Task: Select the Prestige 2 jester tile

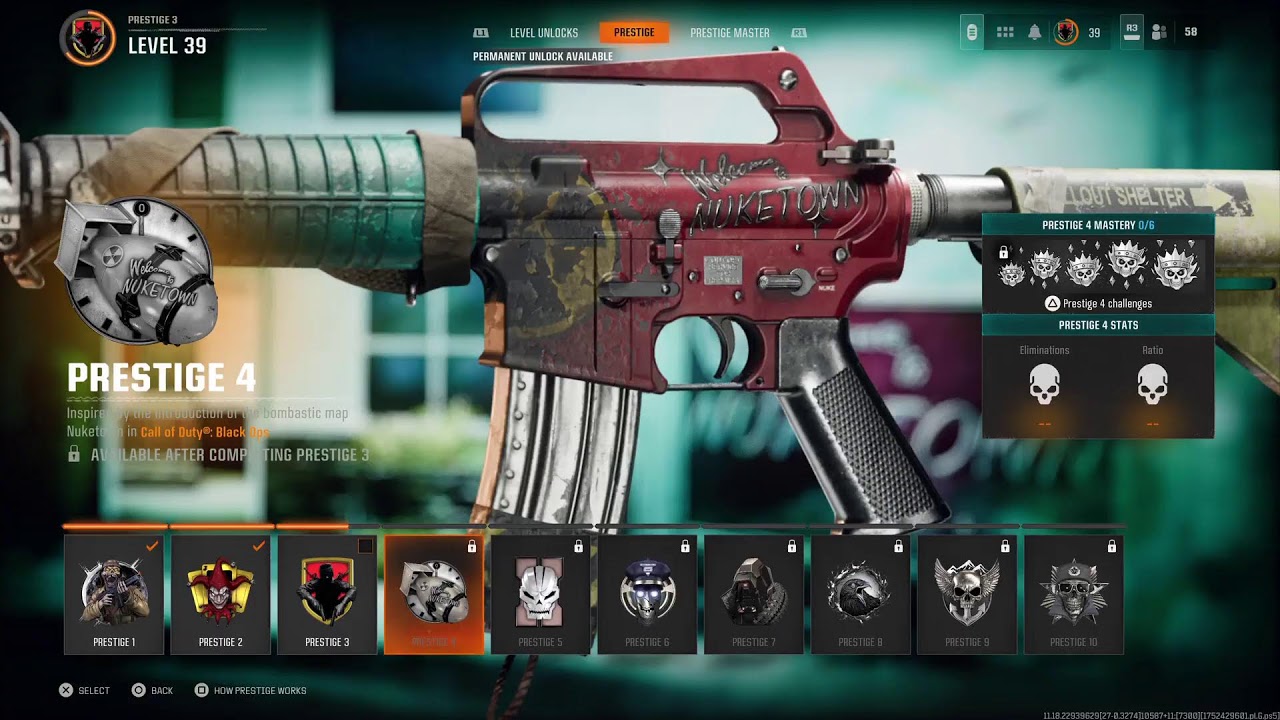Action: point(220,595)
